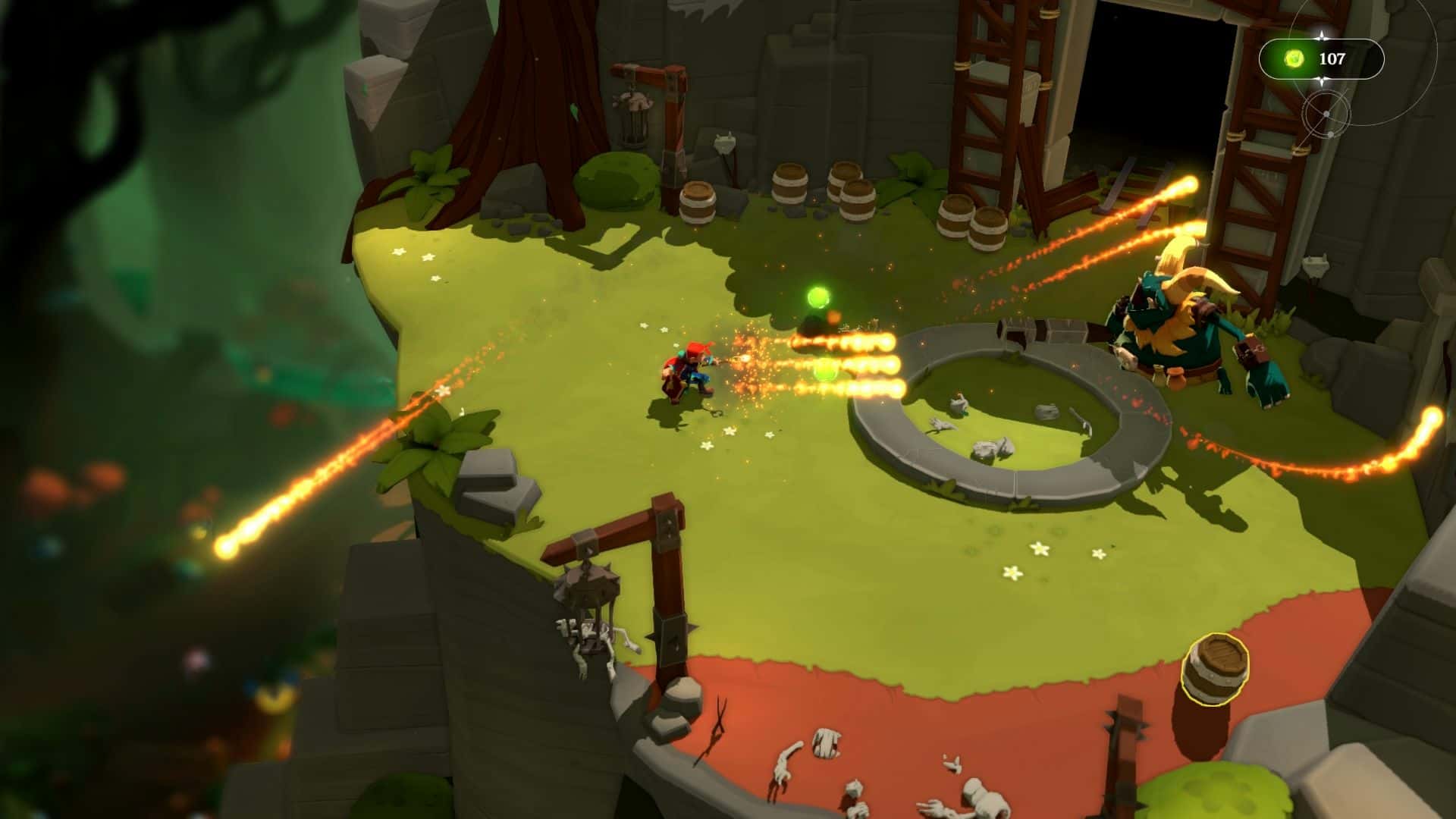Click the lower white dot on the compass ring
Image resolution: width=1456 pixels, height=819 pixels.
pyautogui.click(x=1332, y=135)
